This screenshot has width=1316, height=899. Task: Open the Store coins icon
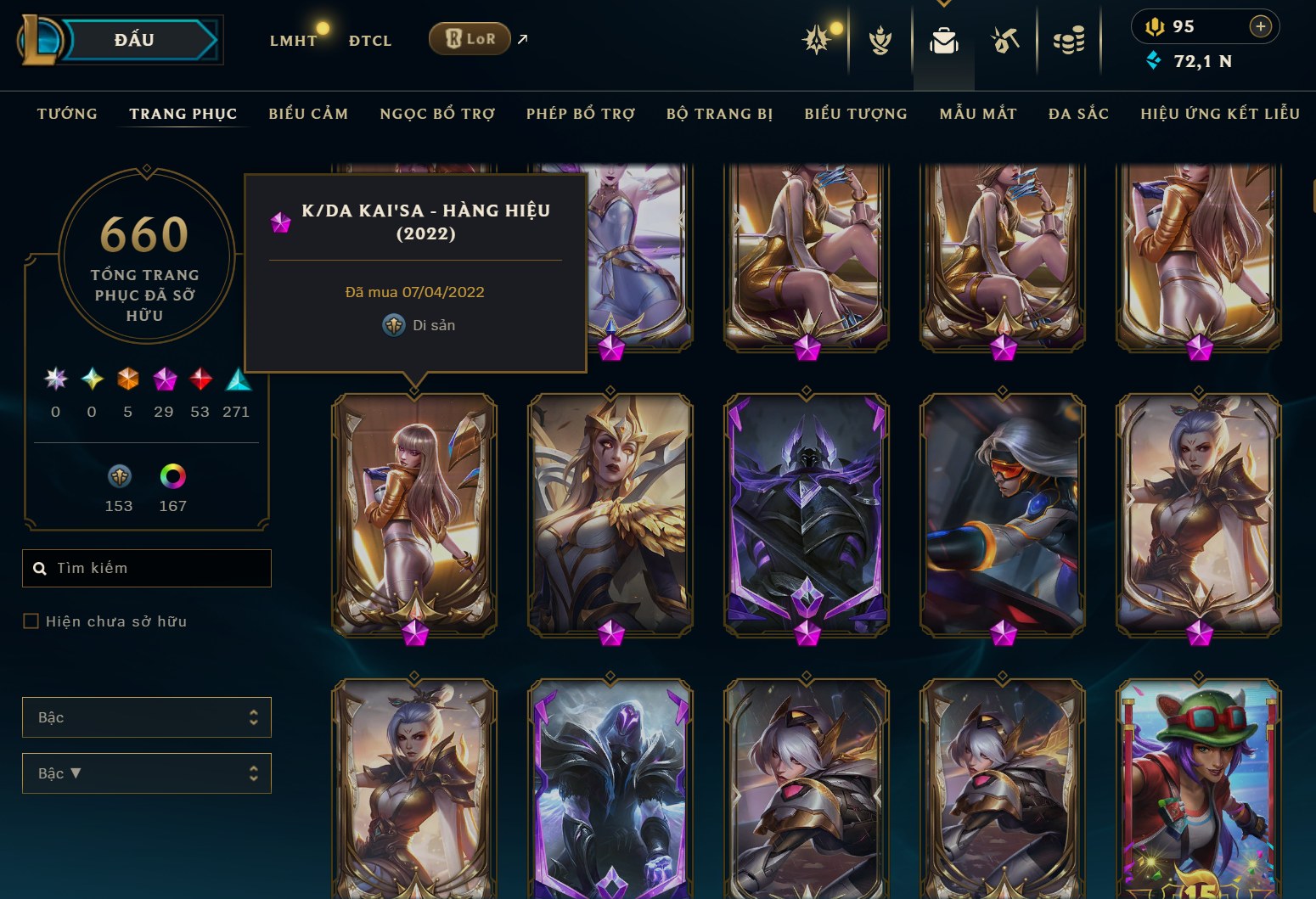pyautogui.click(x=1070, y=38)
